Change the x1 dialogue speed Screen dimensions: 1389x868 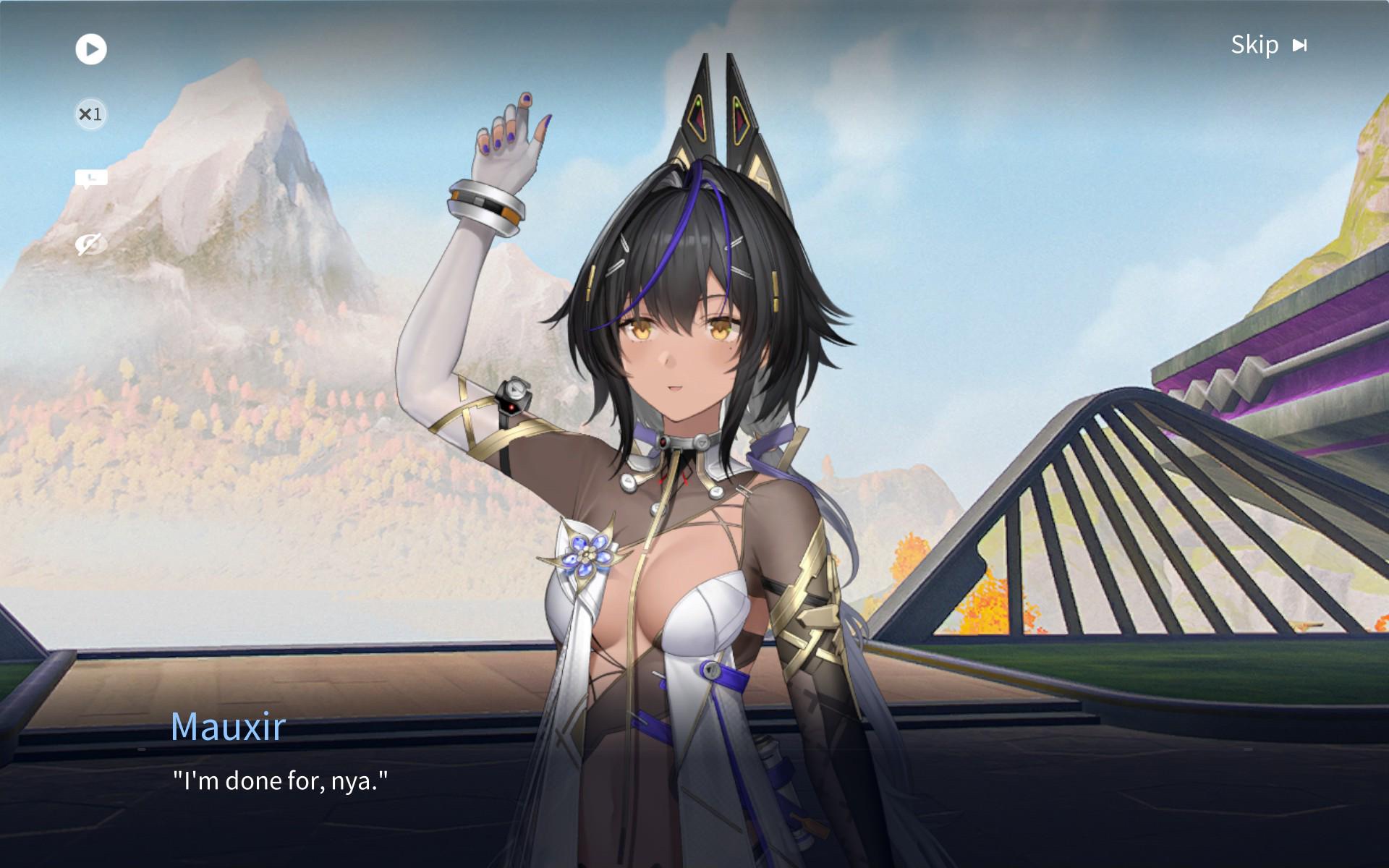pyautogui.click(x=91, y=114)
